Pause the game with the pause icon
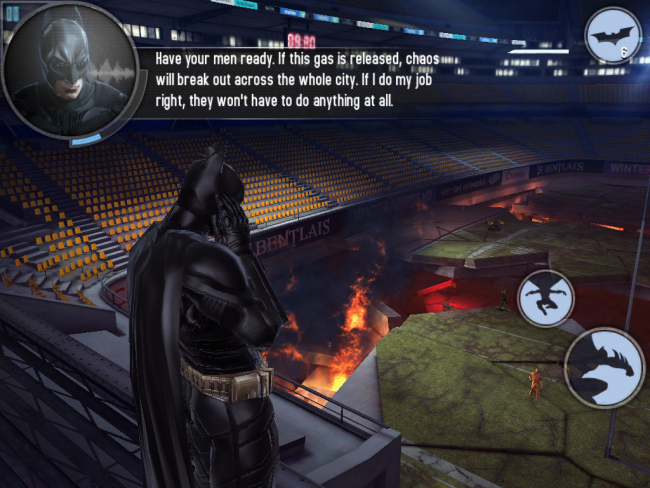The height and width of the screenshot is (488, 650). click(12, 12)
